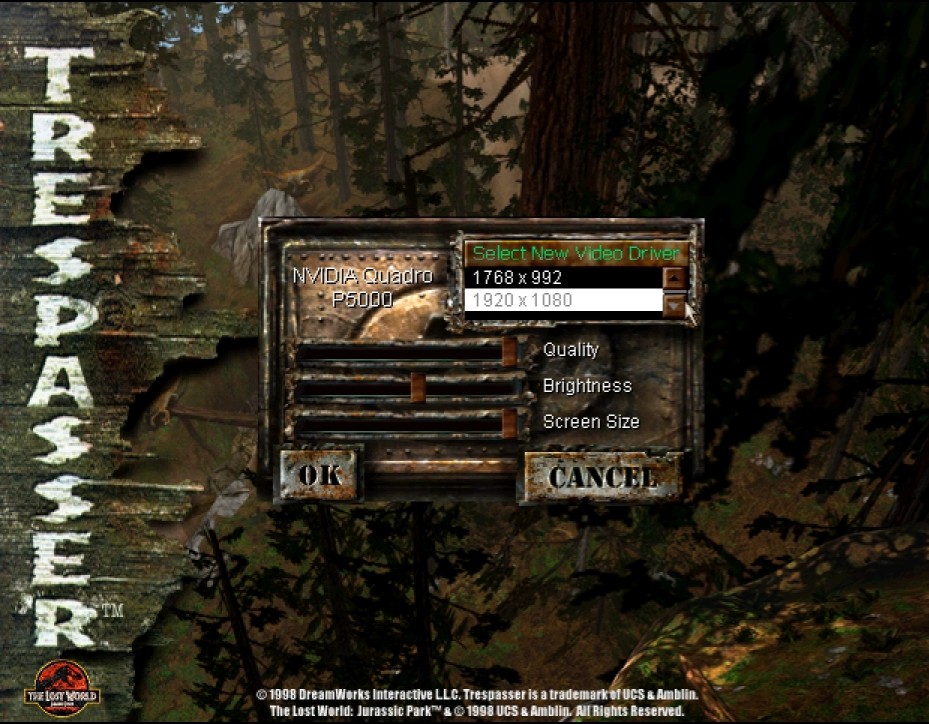Click the Quality slider handle

click(x=509, y=351)
